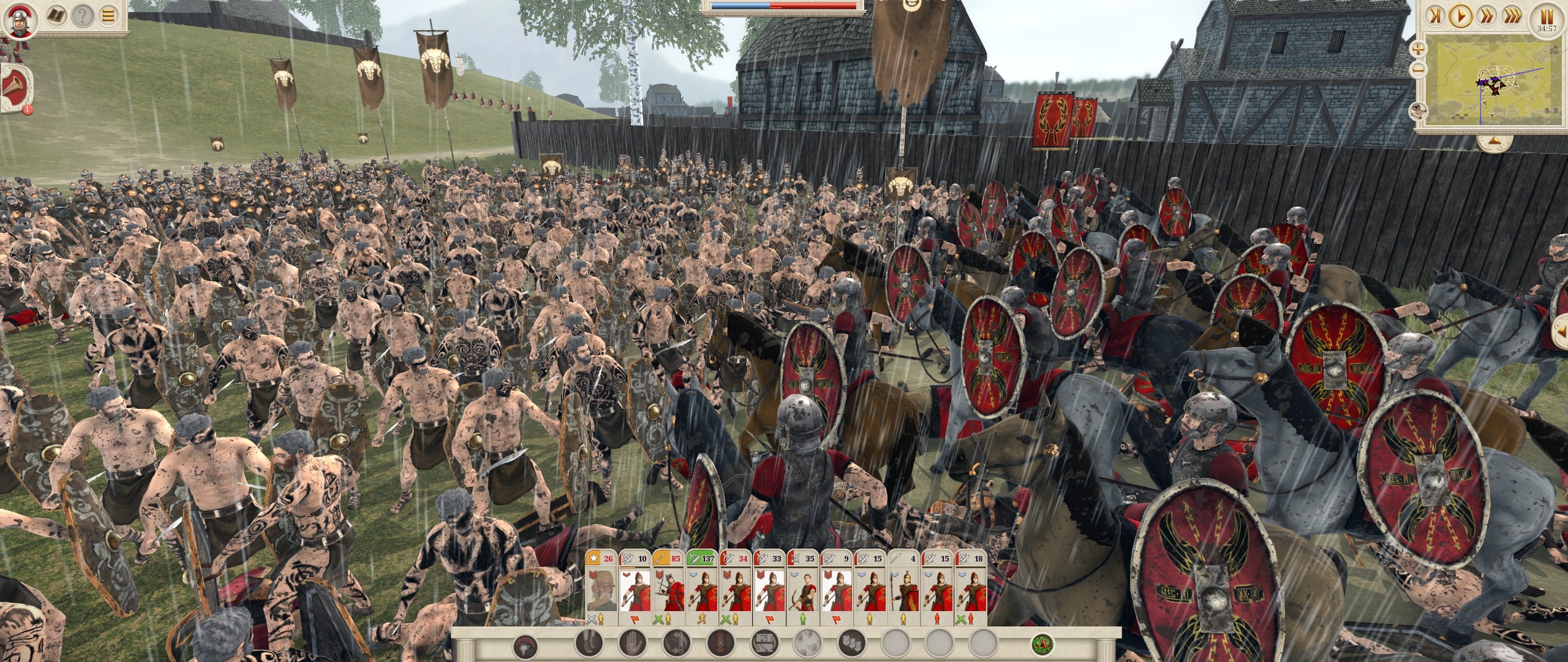Screen dimensions: 1568x662
Task: Click the spyglass icon beside the minimap
Action: tap(1419, 112)
